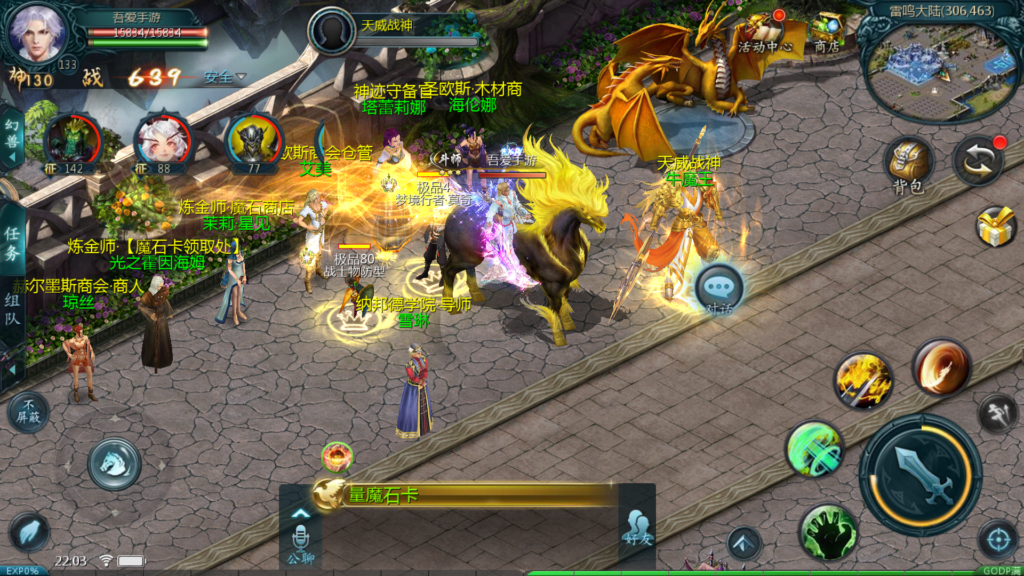This screenshot has width=1024, height=576.
Task: Select the 任务 quest tab
Action: [12, 241]
